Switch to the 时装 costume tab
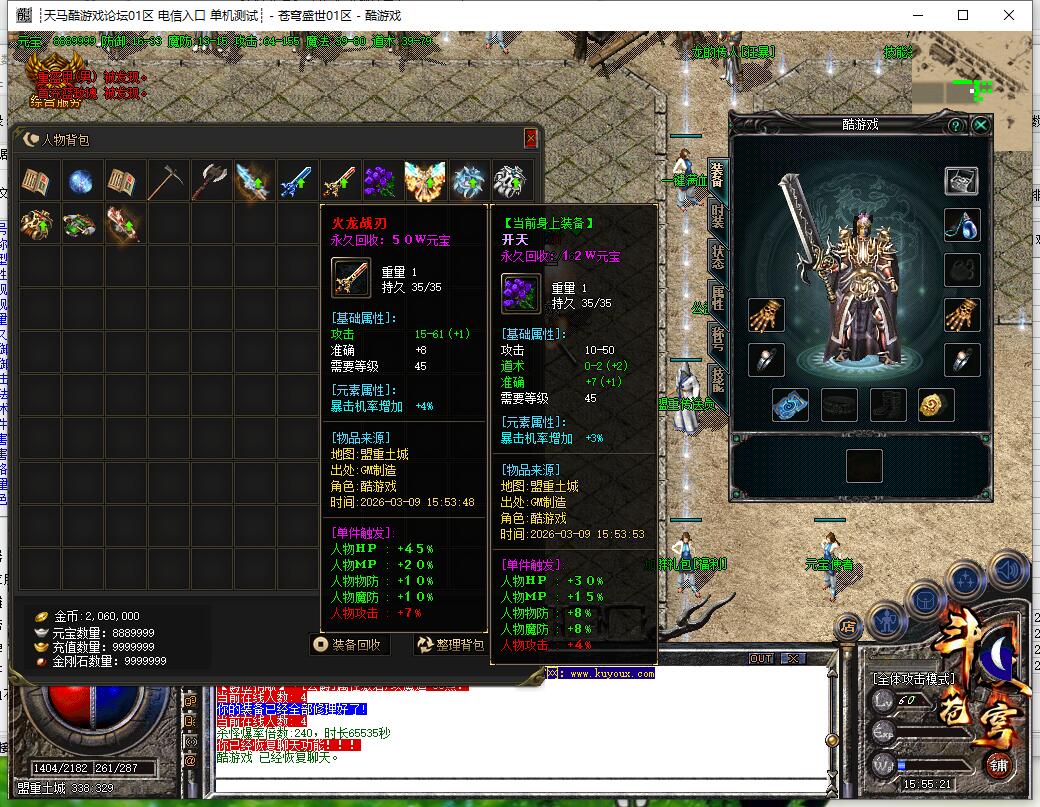1040x807 pixels. pyautogui.click(x=717, y=217)
